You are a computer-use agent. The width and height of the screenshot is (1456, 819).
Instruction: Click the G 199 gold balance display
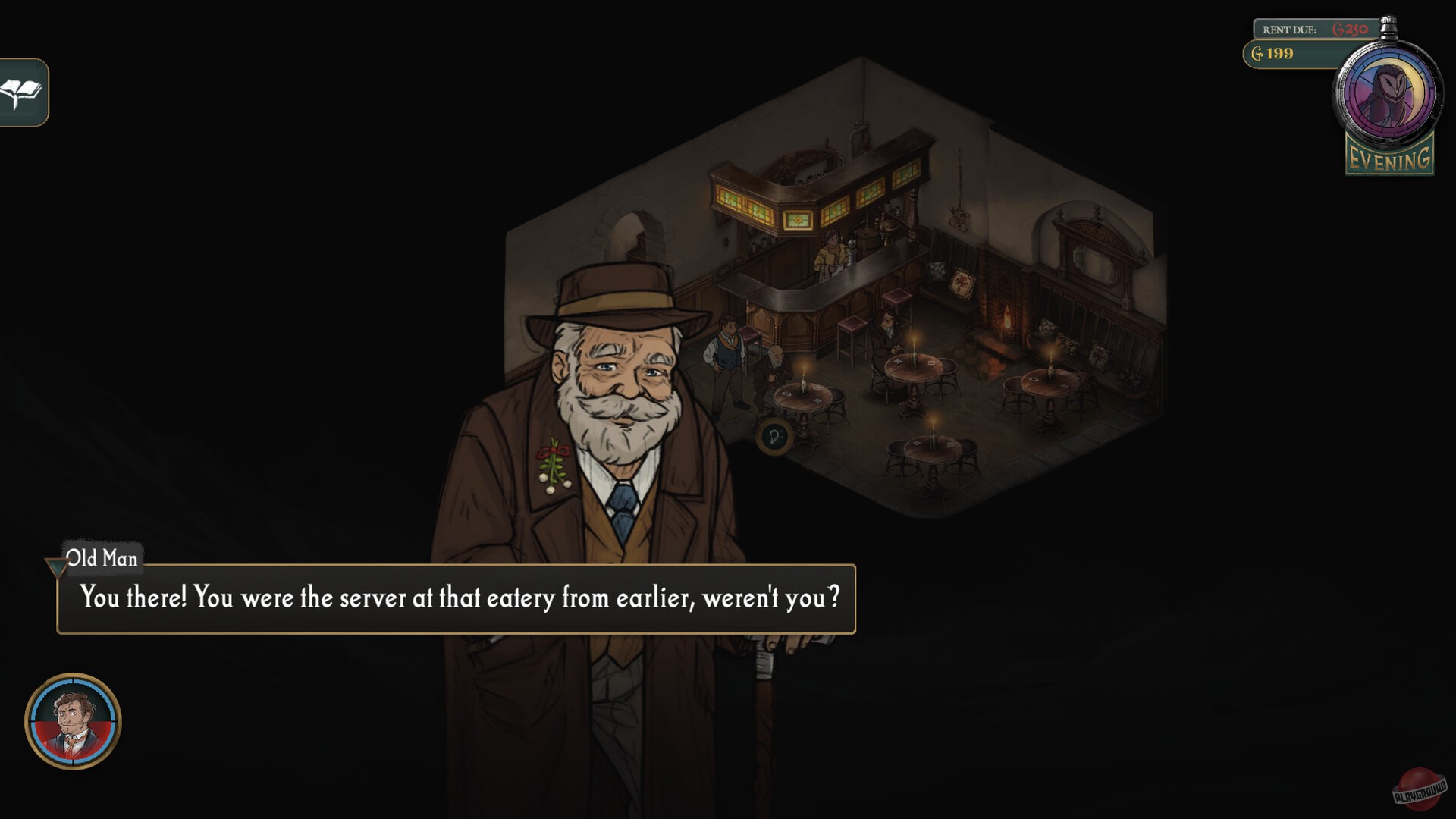coord(1274,54)
